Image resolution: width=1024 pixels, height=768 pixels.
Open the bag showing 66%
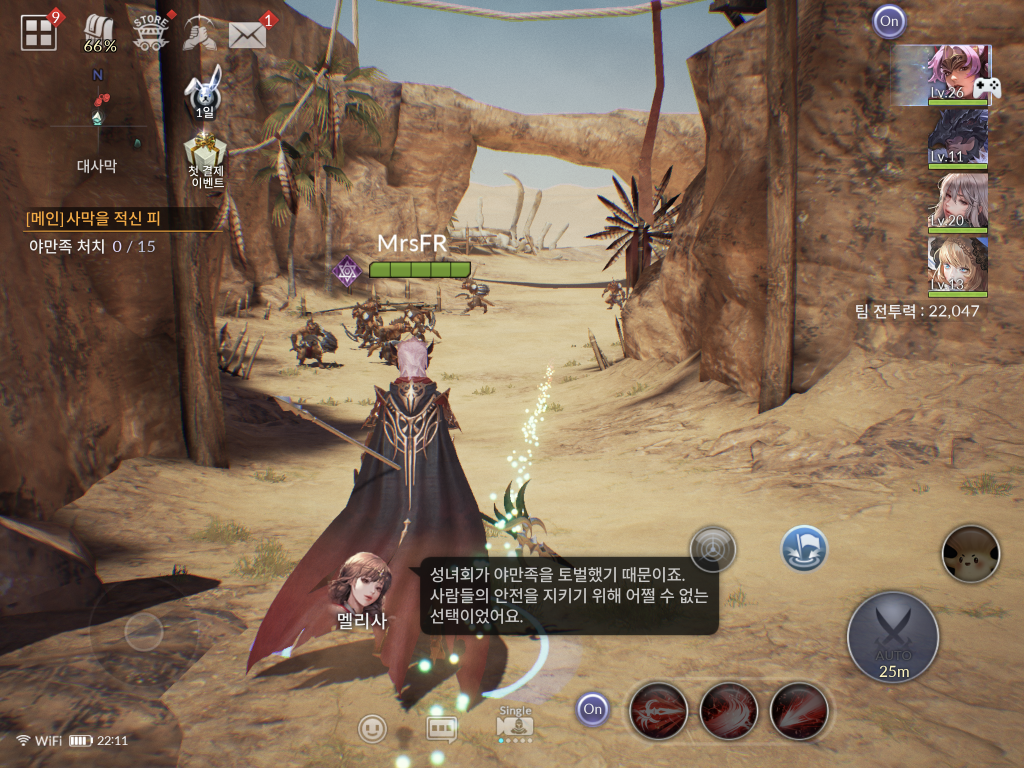click(99, 34)
